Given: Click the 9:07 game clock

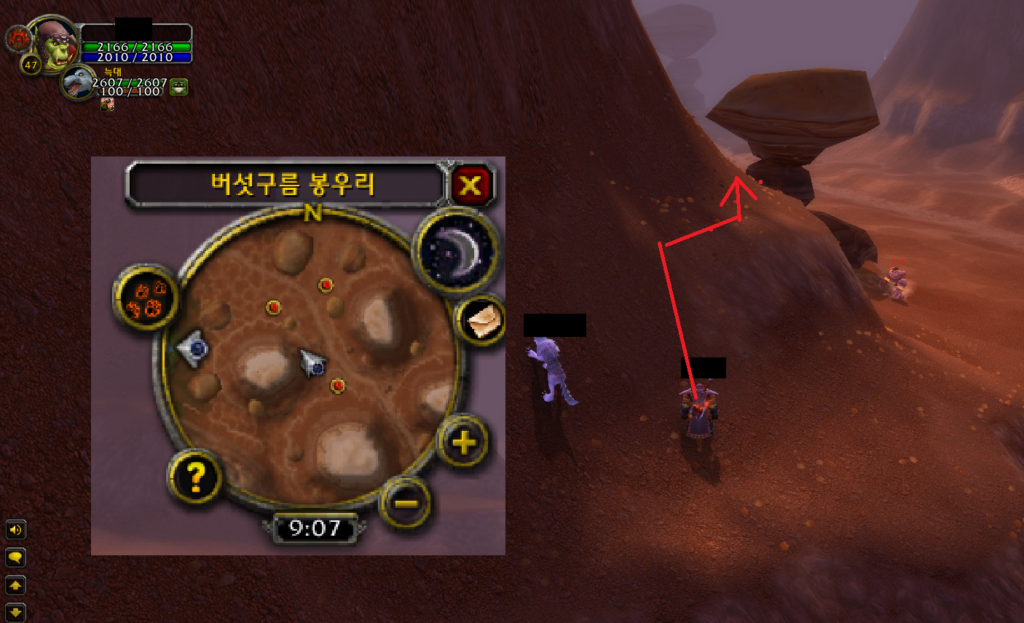Looking at the screenshot, I should point(315,528).
